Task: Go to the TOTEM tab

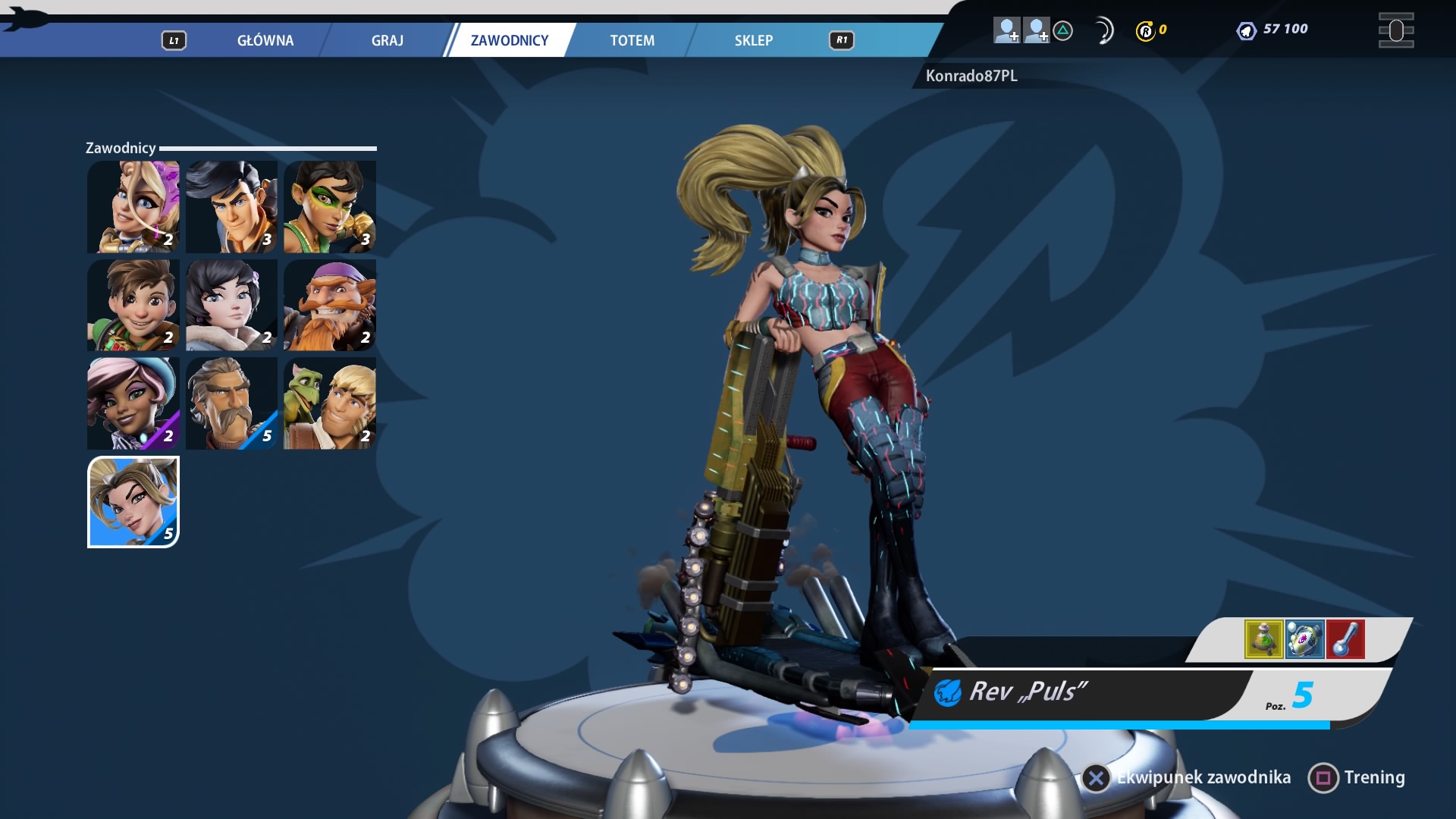Action: (632, 40)
